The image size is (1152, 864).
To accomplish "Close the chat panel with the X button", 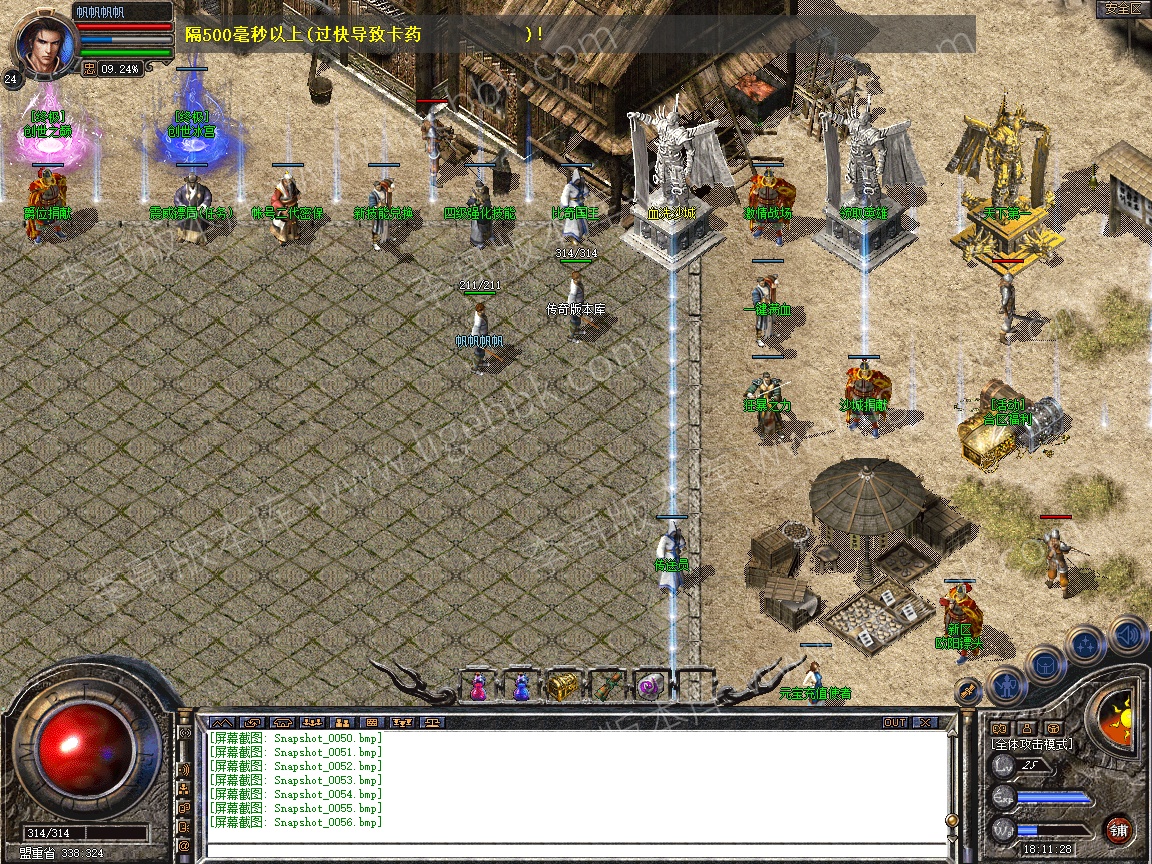I will click(925, 722).
